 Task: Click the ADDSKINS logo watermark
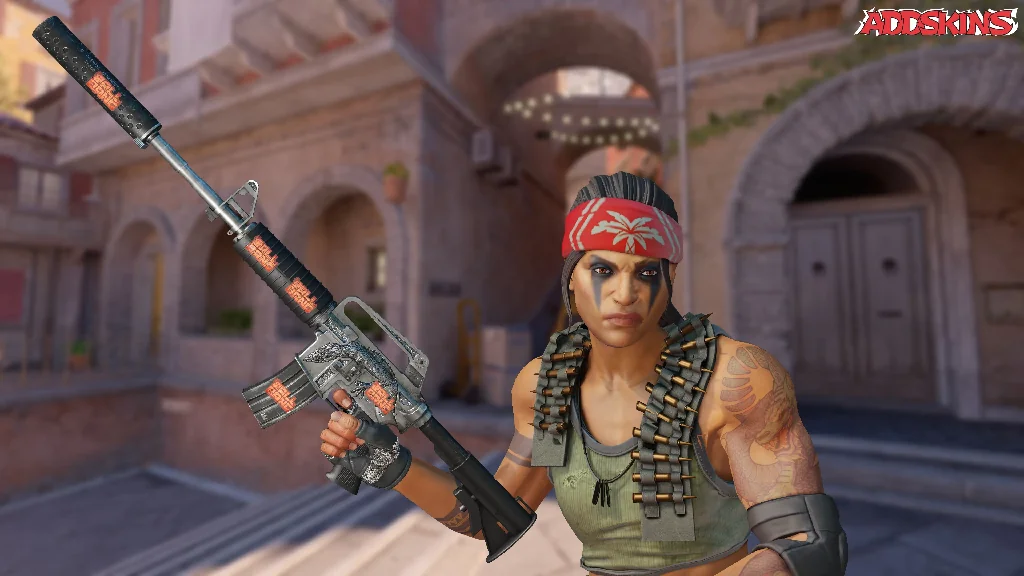pyautogui.click(x=937, y=23)
